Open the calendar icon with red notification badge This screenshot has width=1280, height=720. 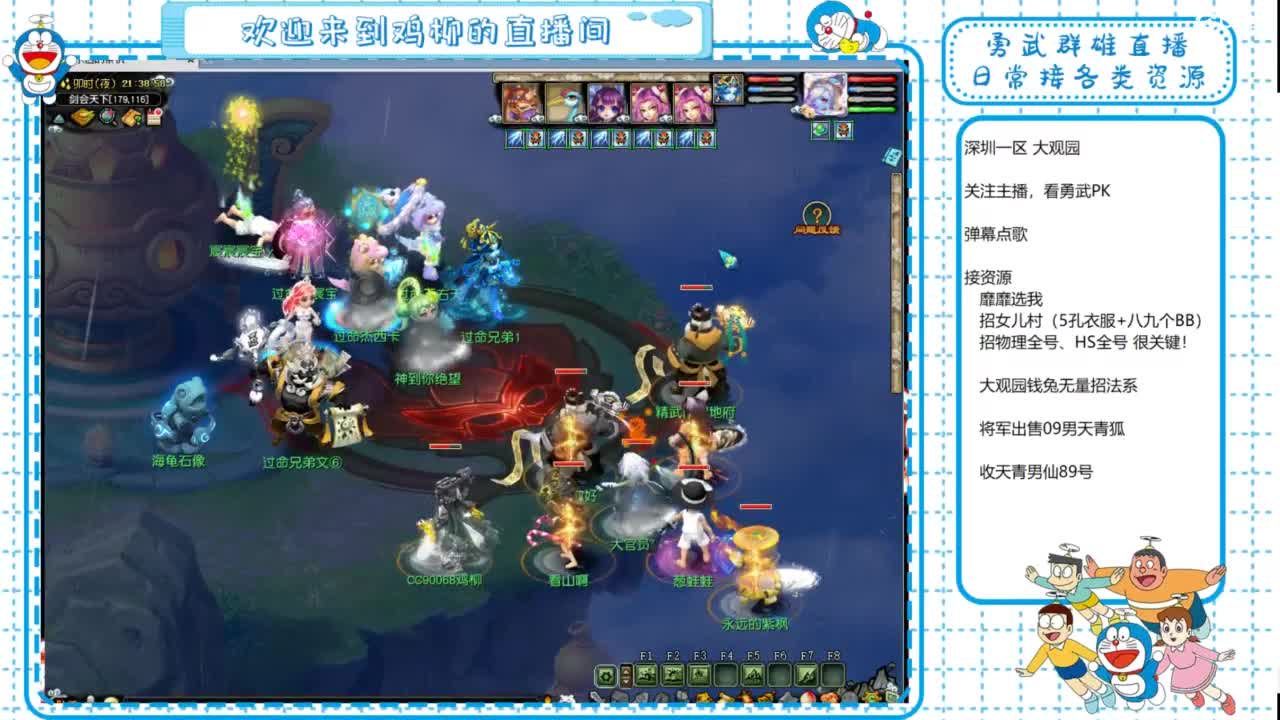coord(154,115)
